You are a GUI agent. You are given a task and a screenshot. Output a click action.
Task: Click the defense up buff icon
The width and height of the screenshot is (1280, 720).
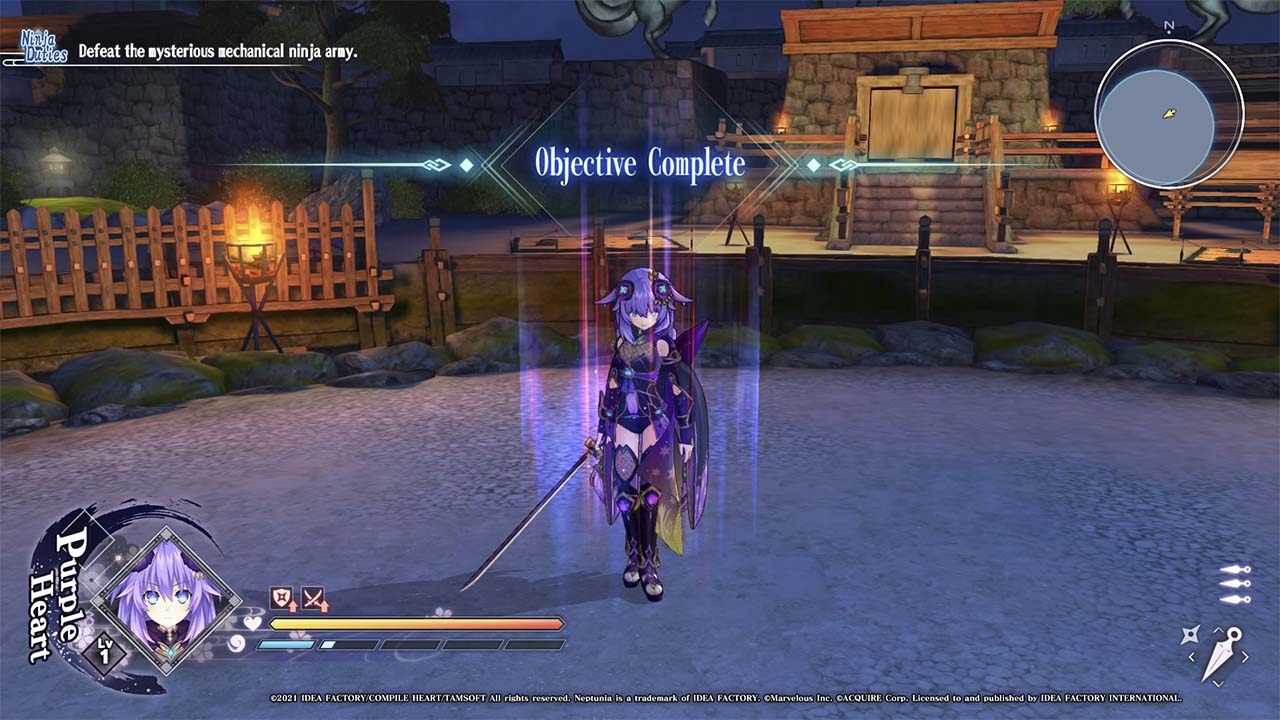click(x=283, y=599)
